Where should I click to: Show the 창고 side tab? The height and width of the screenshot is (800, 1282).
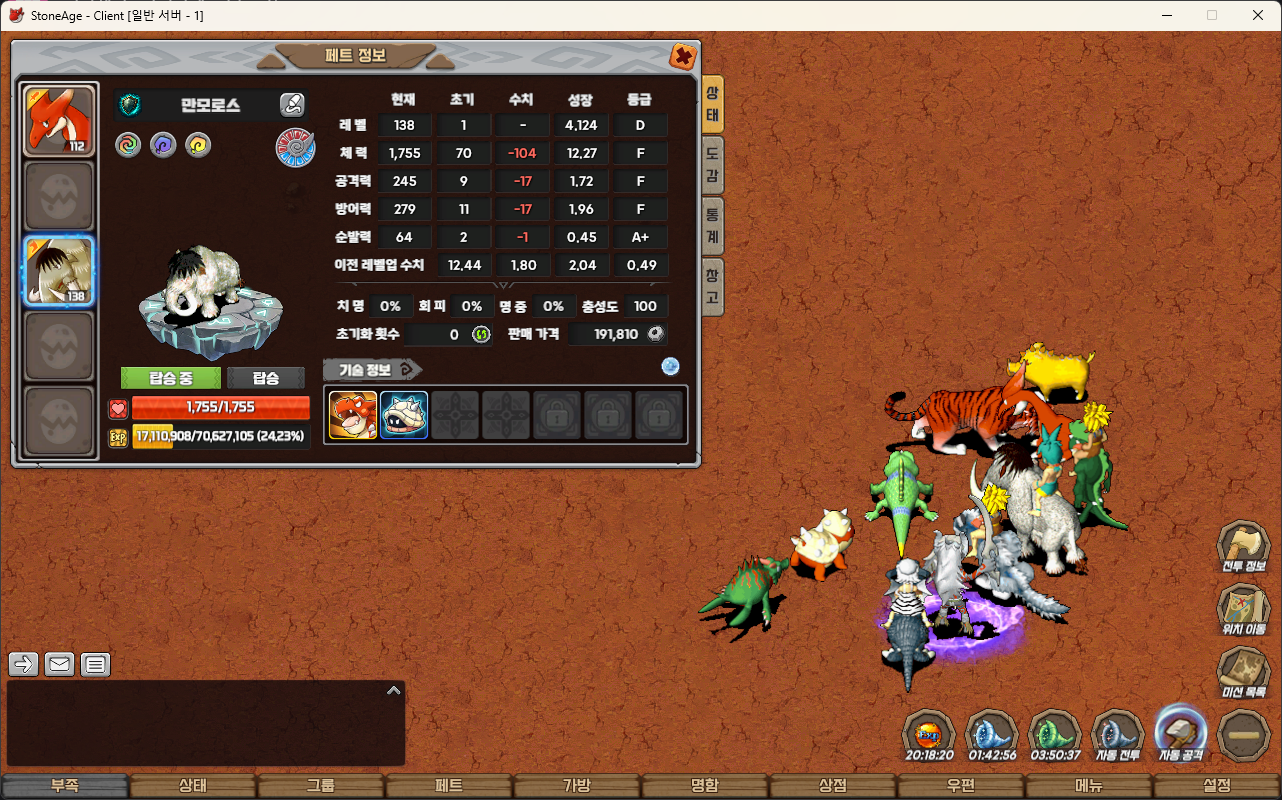[712, 286]
